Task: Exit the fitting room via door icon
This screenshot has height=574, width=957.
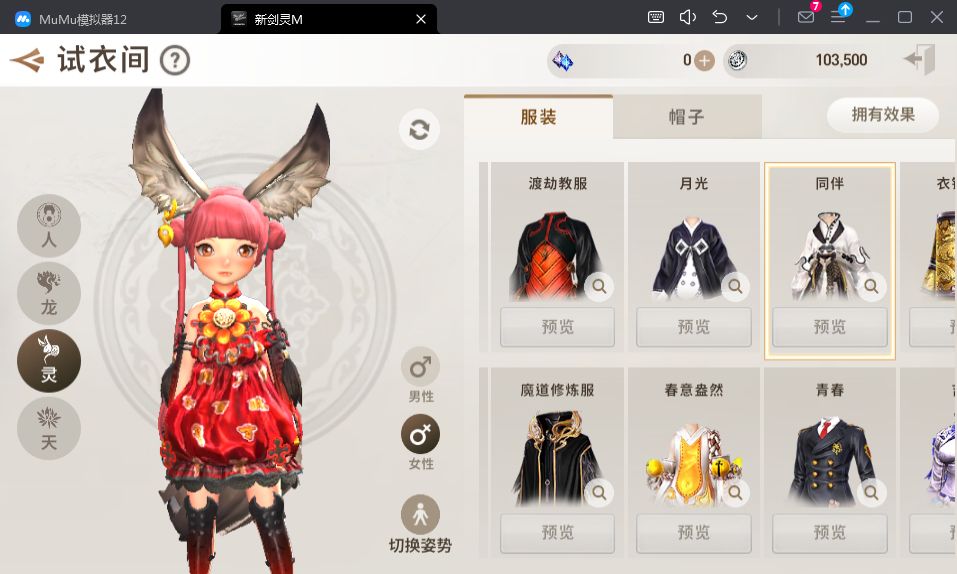Action: click(x=919, y=60)
